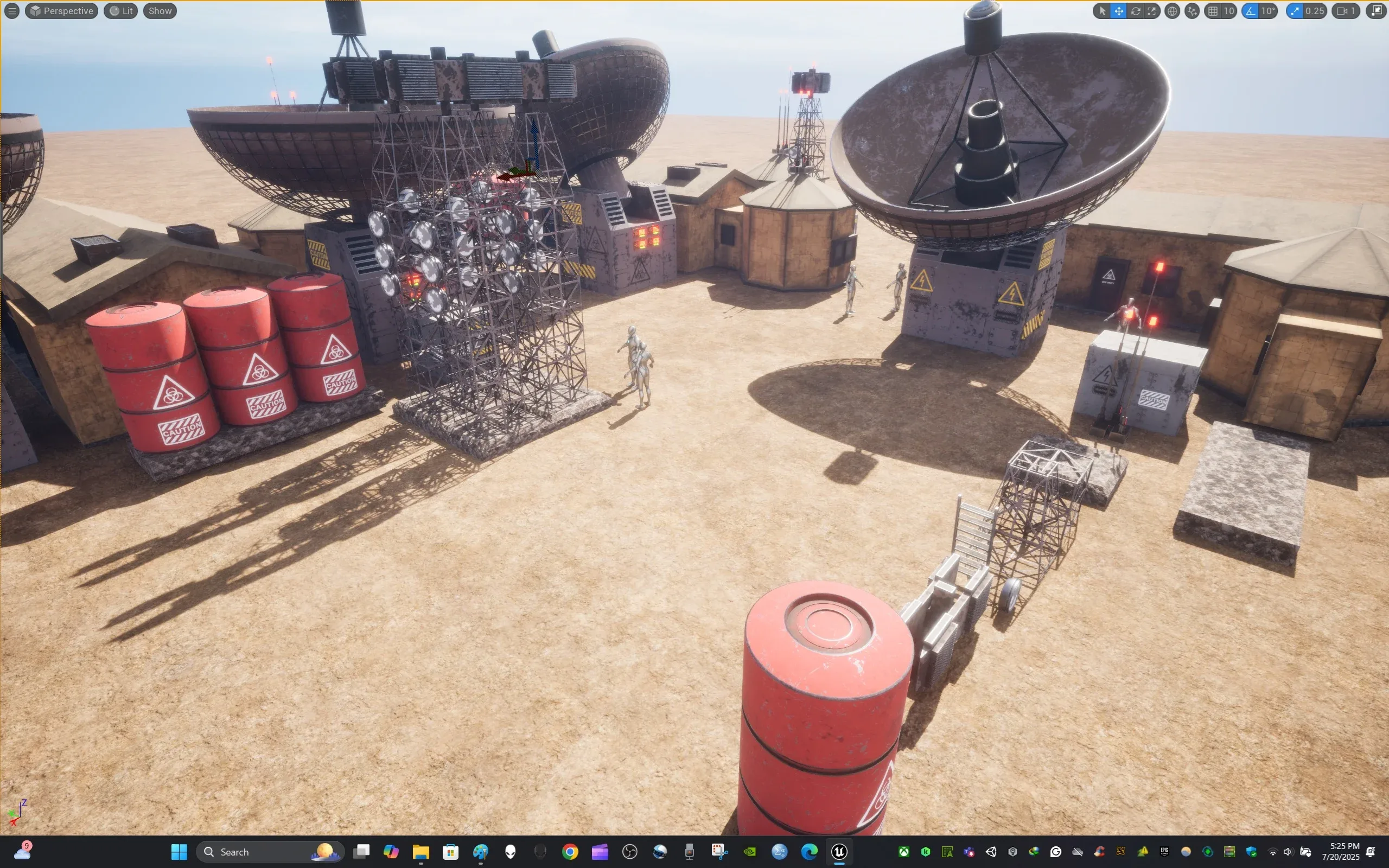Screen dimensions: 1389x868
Task: Click the surface snapping icon
Action: click(1192, 11)
